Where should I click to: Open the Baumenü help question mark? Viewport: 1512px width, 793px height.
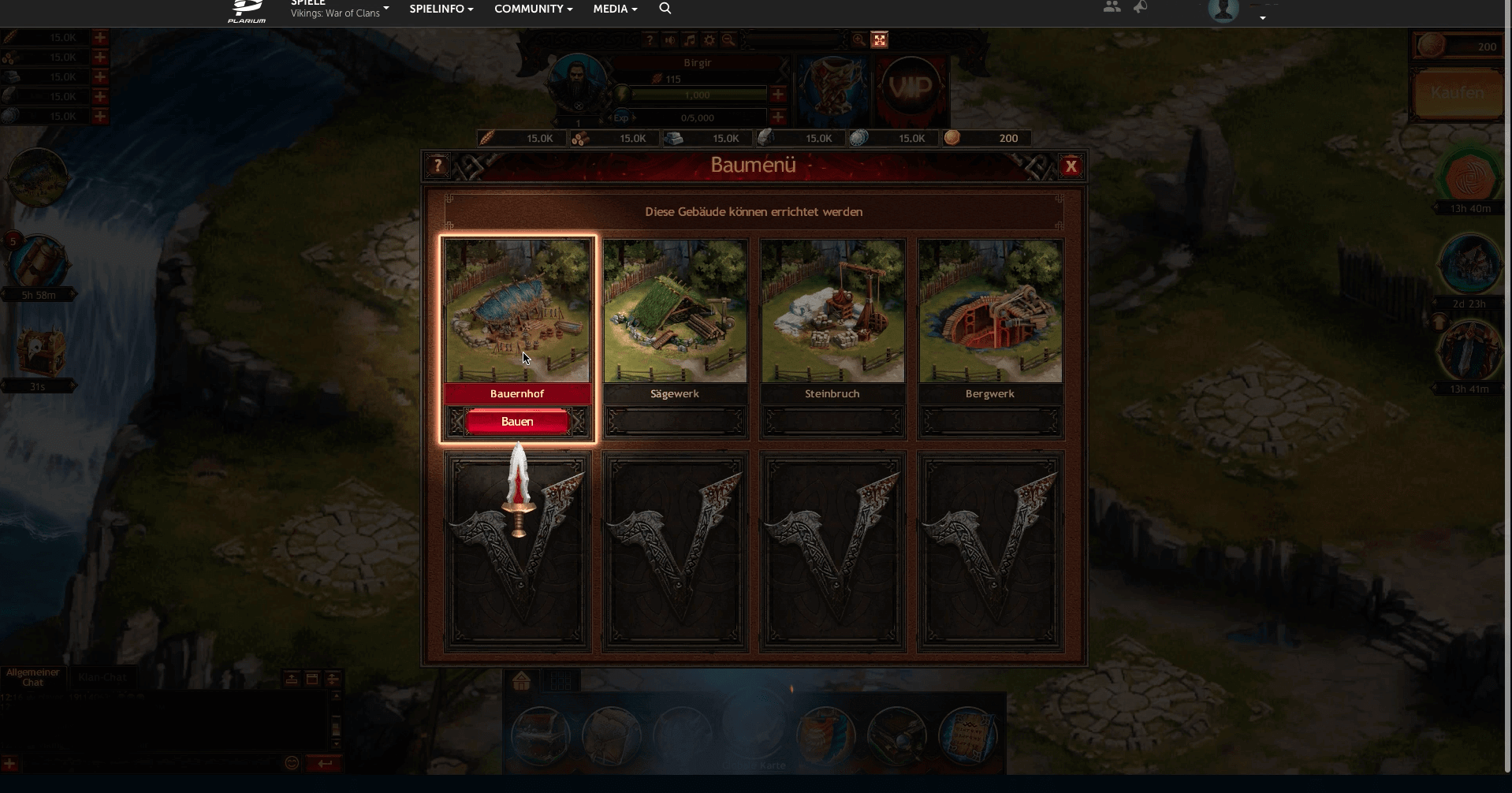tap(438, 166)
